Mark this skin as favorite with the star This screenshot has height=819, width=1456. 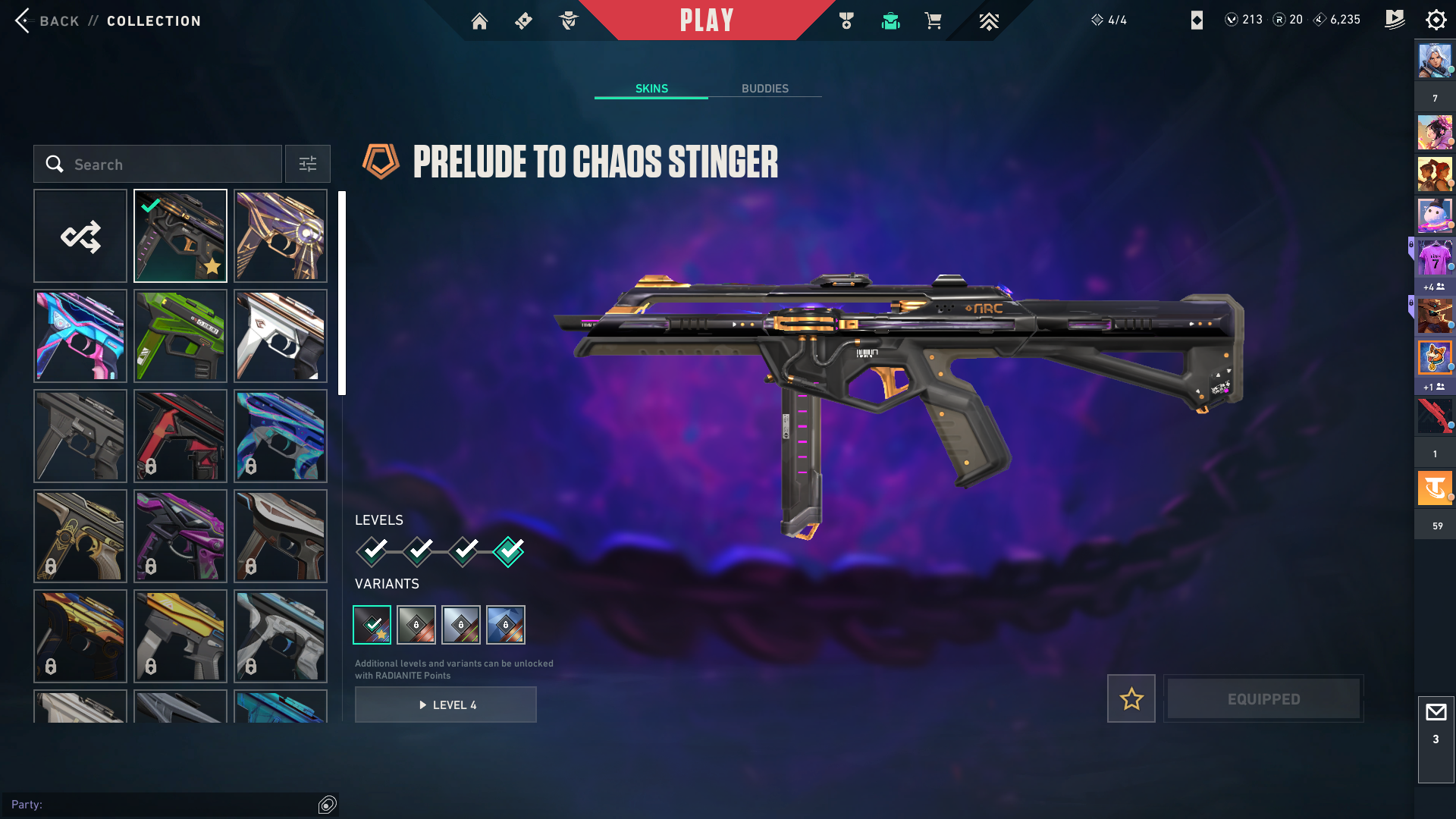pyautogui.click(x=1131, y=698)
